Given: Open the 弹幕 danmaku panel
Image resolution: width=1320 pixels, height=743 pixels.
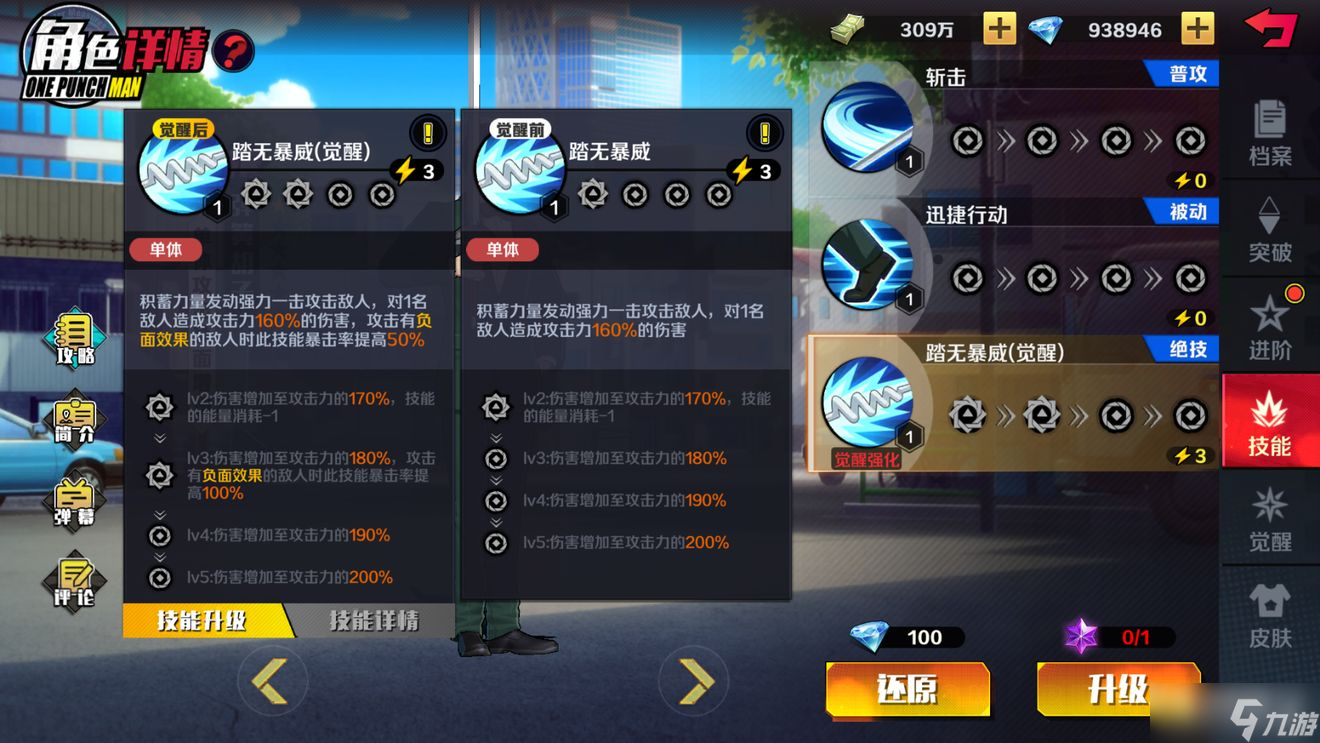Looking at the screenshot, I should click(70, 502).
